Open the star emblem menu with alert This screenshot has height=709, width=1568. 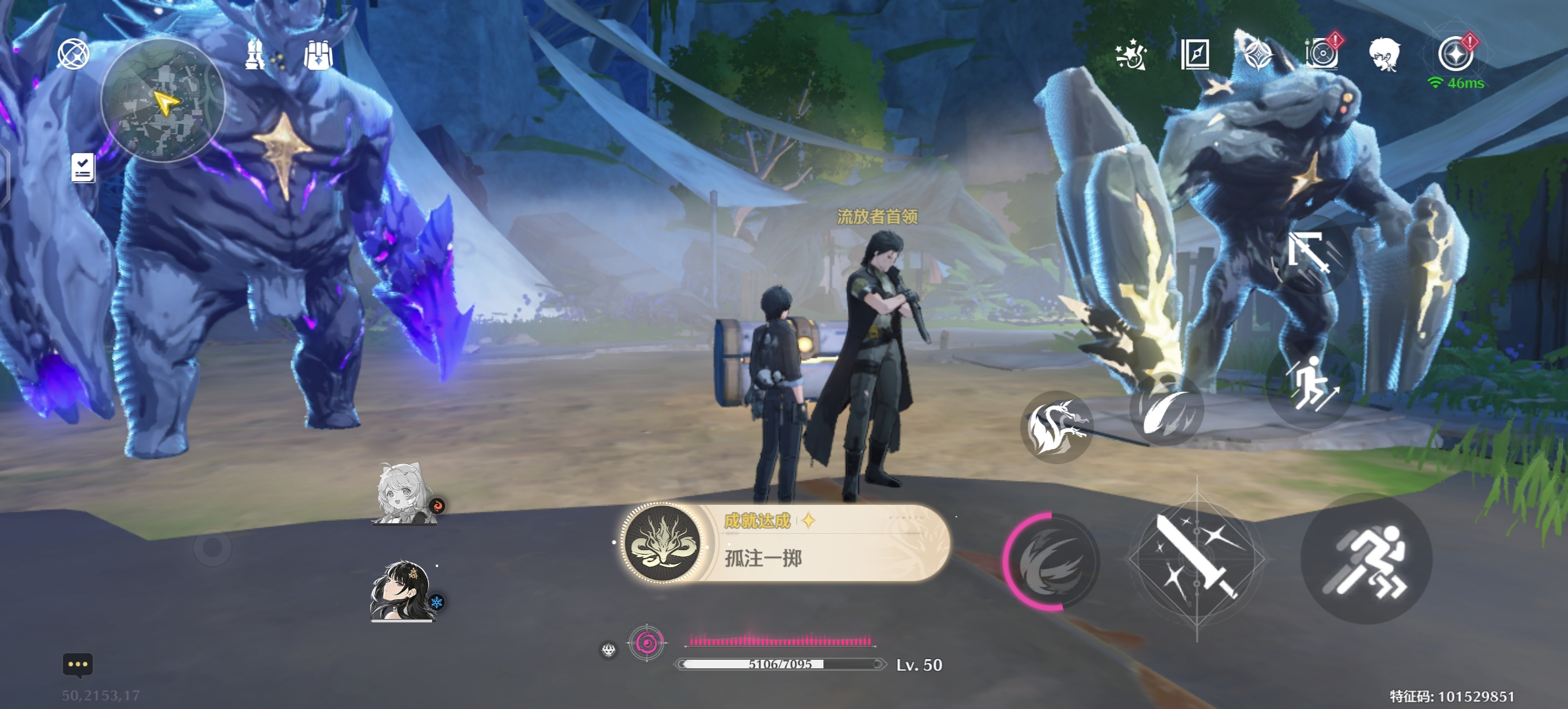1456,53
